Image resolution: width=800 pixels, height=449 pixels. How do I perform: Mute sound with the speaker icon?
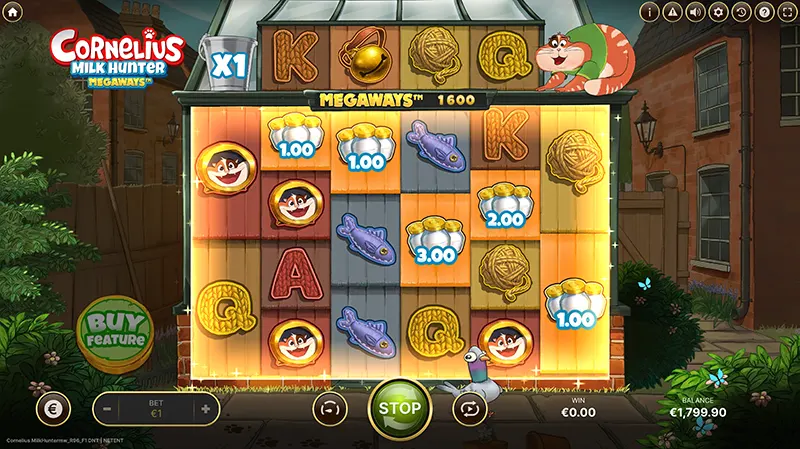(697, 12)
